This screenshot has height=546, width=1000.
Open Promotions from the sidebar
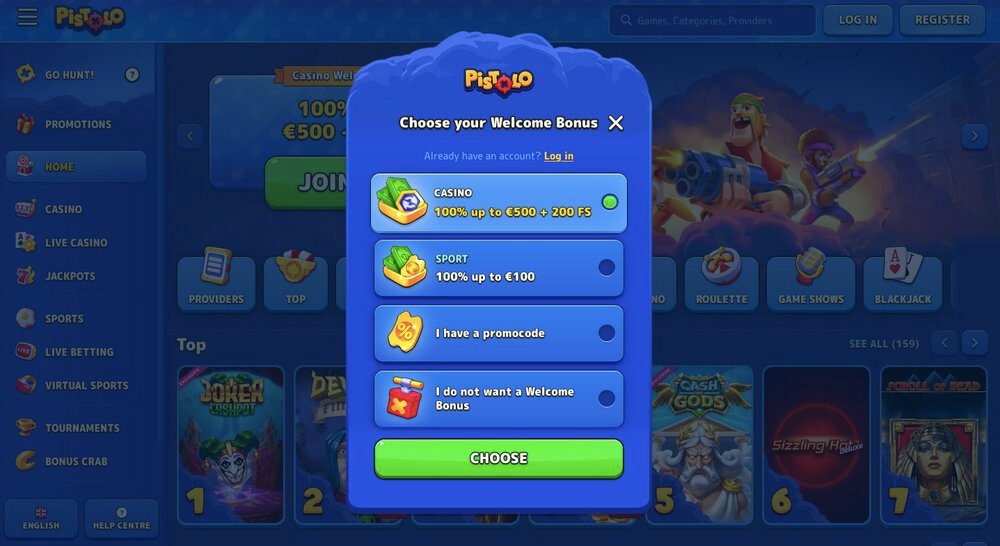(78, 124)
